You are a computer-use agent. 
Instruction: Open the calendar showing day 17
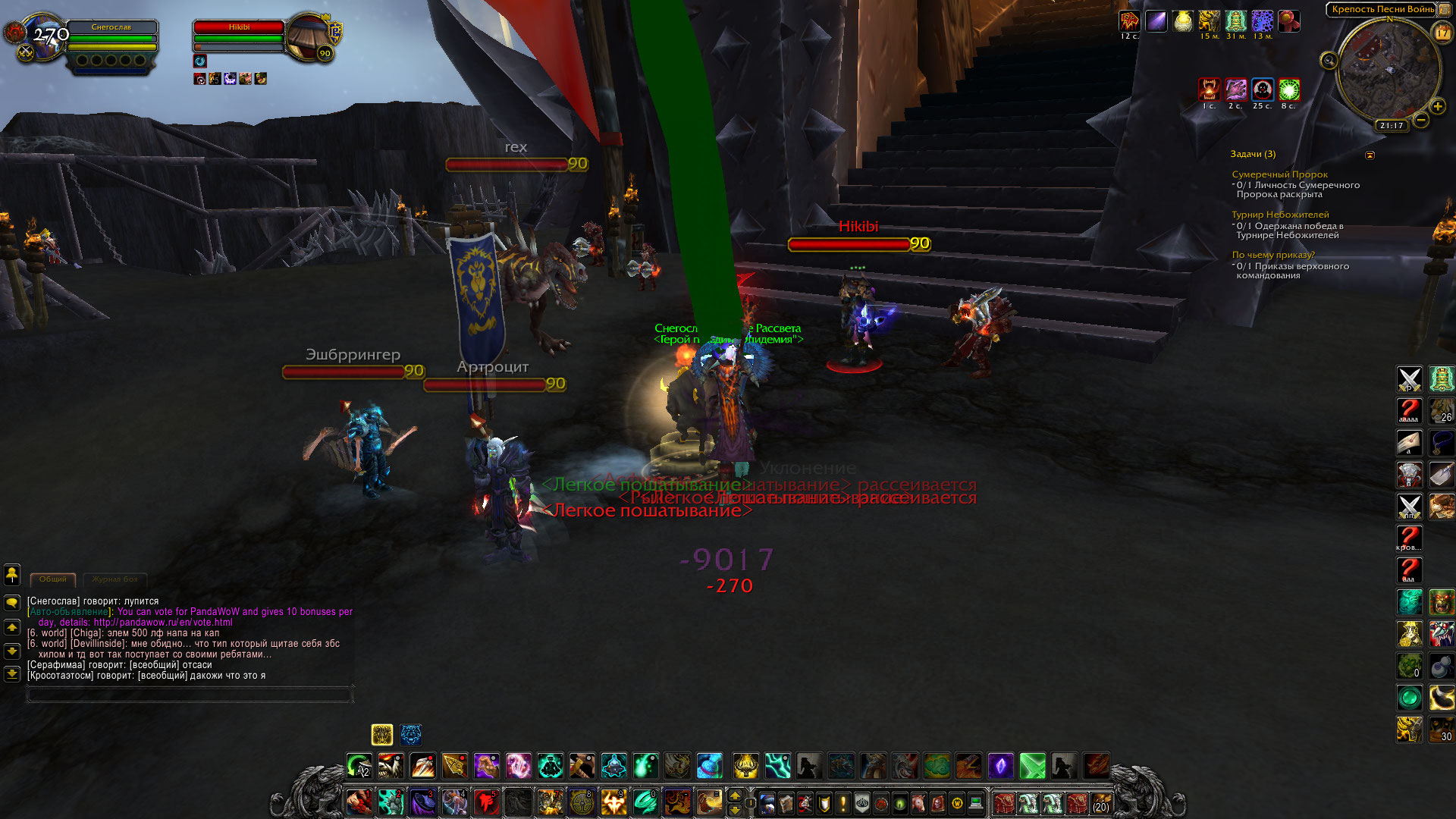1442,33
